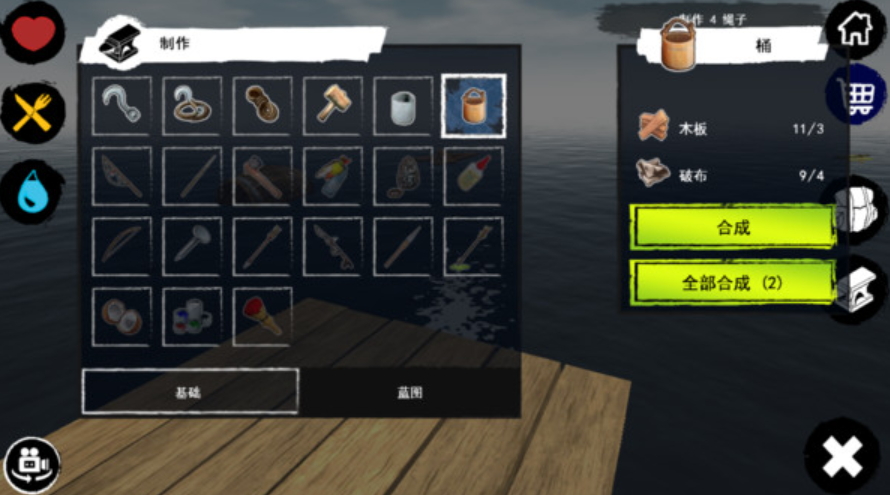Pick the wooden hammer recipe

(x=333, y=105)
